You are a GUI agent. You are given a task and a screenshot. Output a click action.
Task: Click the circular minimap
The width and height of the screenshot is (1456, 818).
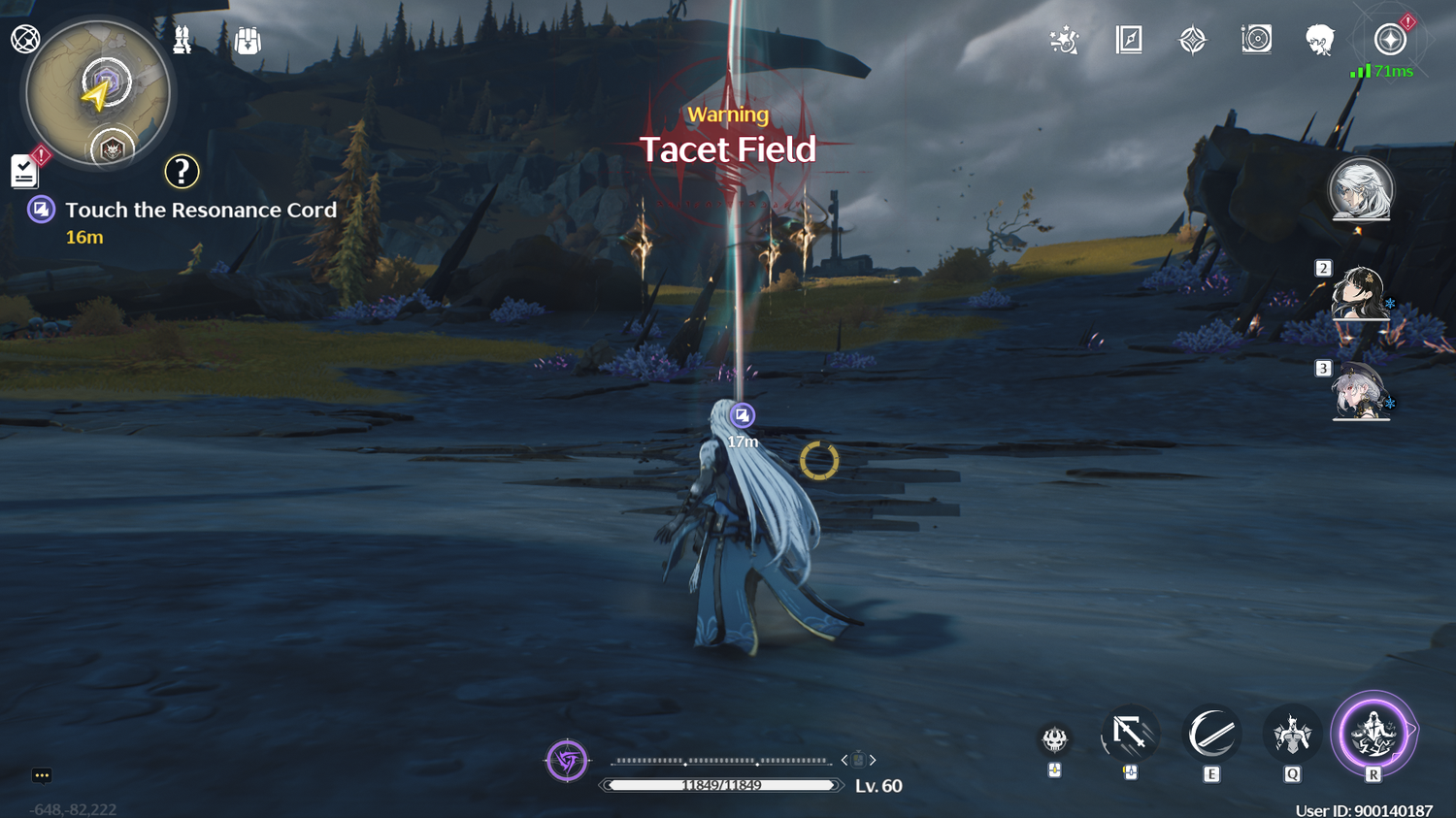(x=98, y=93)
